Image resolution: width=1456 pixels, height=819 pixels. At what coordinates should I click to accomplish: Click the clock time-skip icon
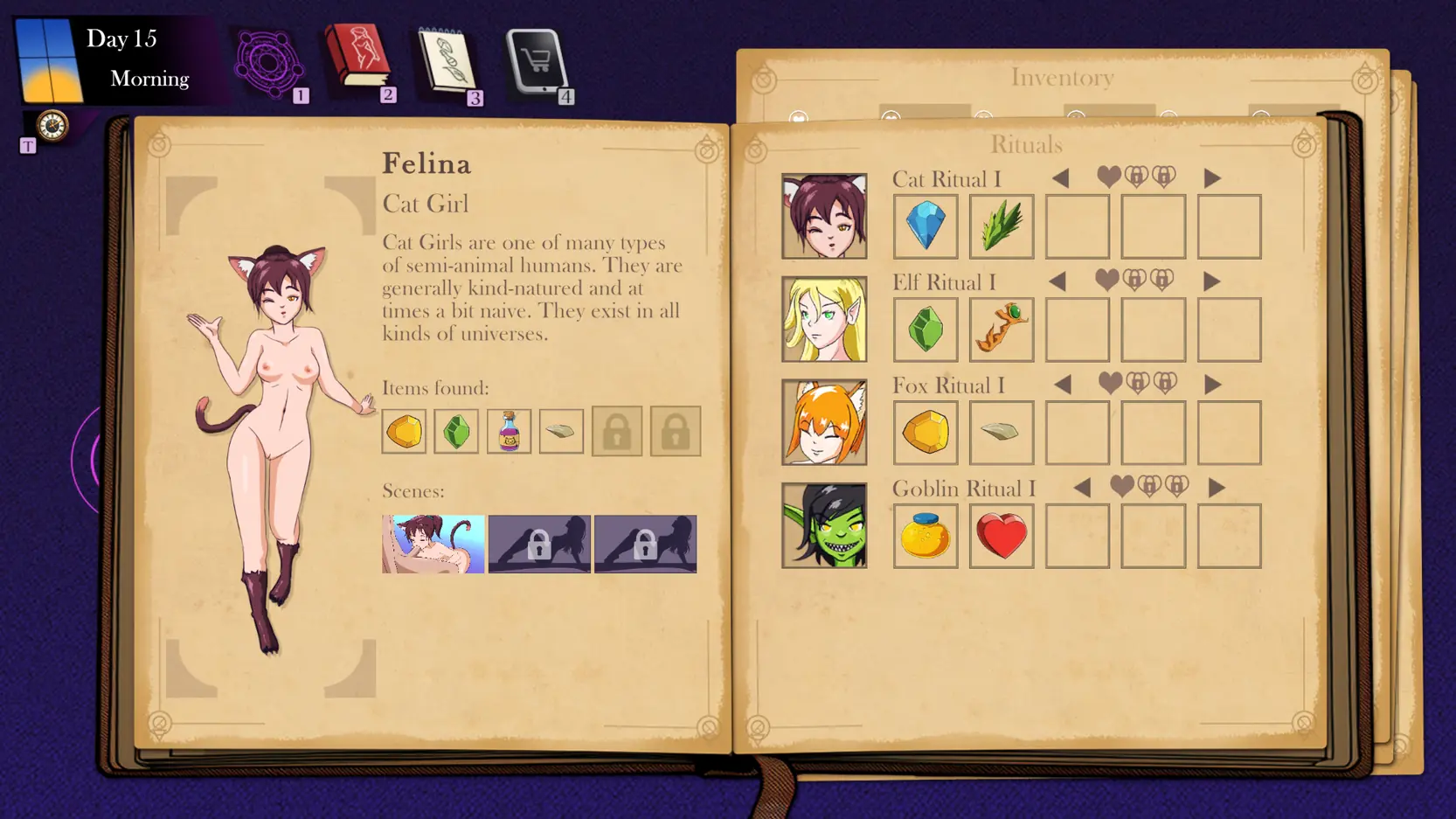pos(52,126)
